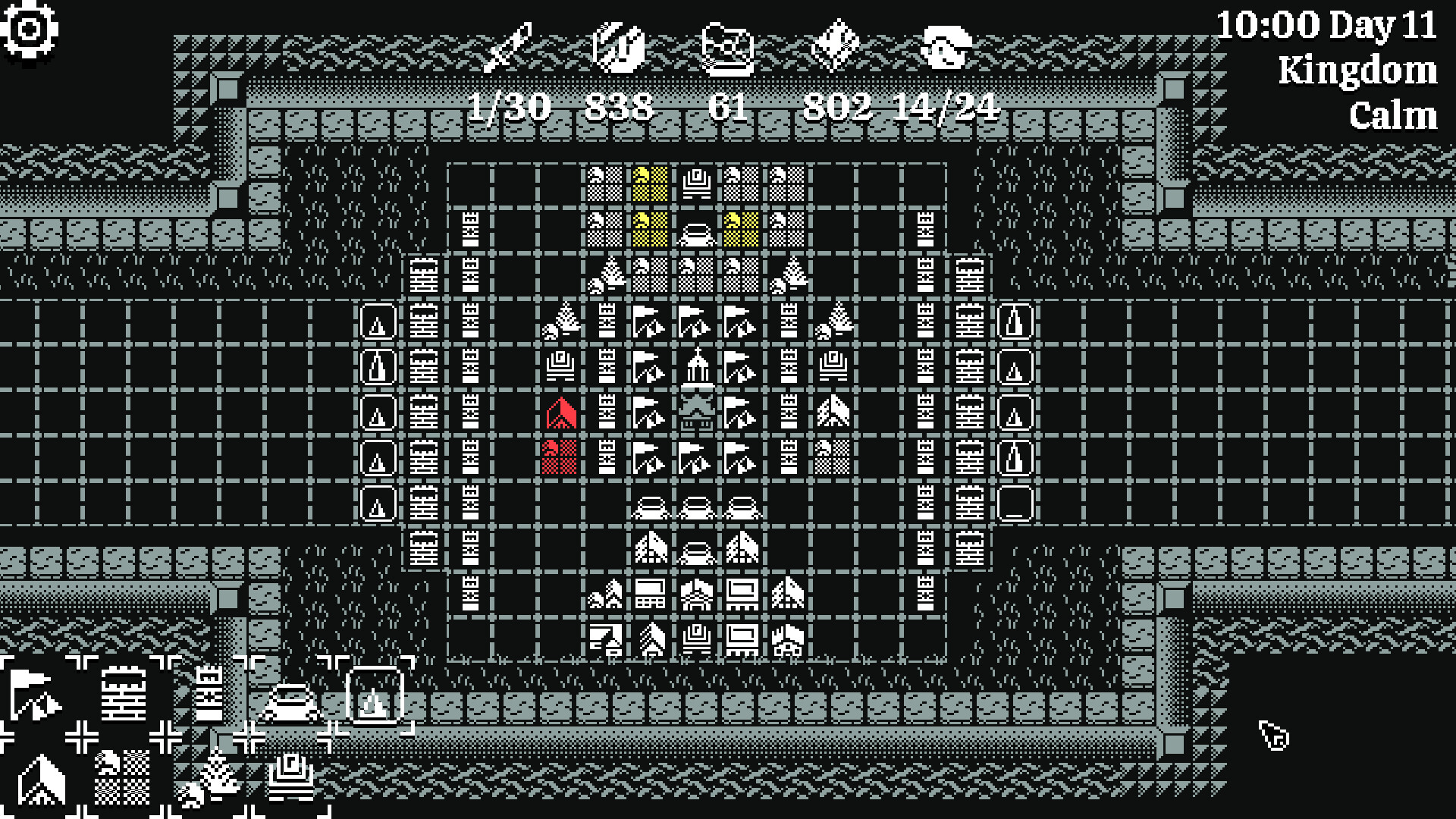1456x819 pixels.
Task: Click the population icon above 14/24
Action: coord(946,47)
